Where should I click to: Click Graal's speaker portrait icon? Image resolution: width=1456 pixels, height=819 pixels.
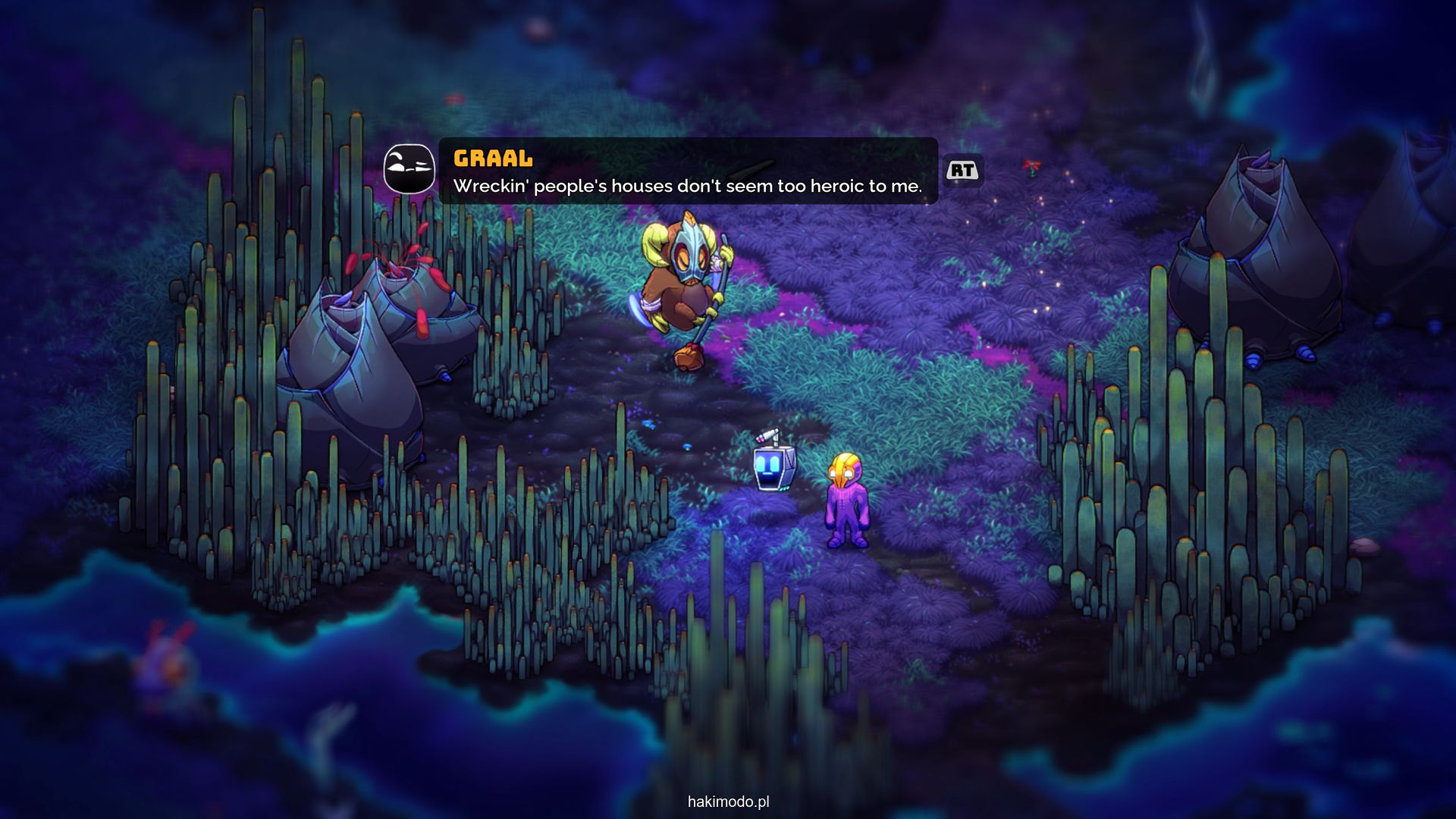click(409, 169)
